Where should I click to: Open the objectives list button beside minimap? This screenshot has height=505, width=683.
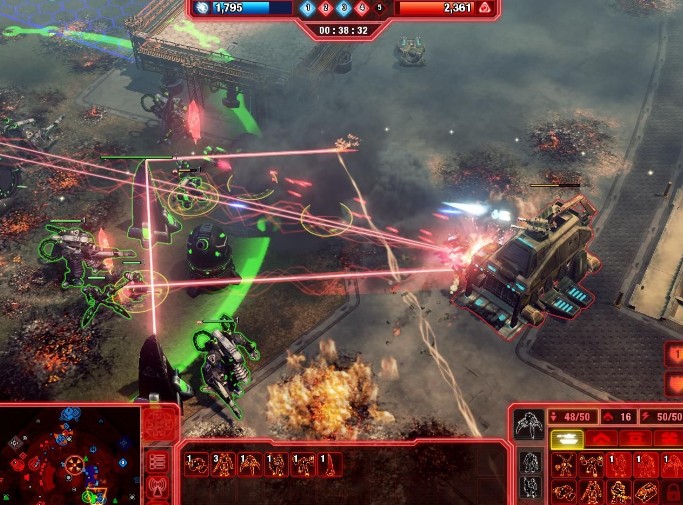[x=157, y=461]
